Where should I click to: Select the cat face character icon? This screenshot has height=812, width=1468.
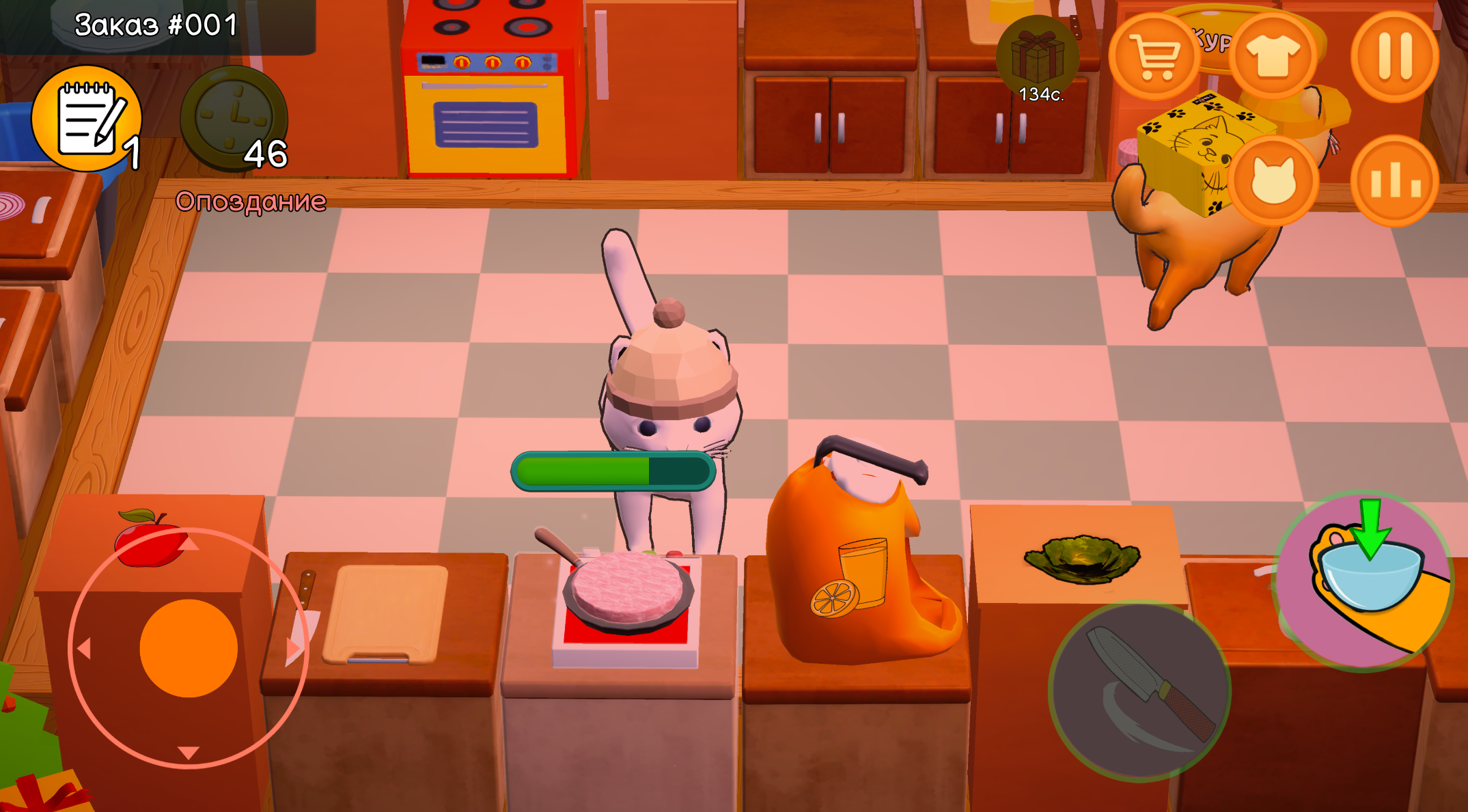coord(1275,176)
